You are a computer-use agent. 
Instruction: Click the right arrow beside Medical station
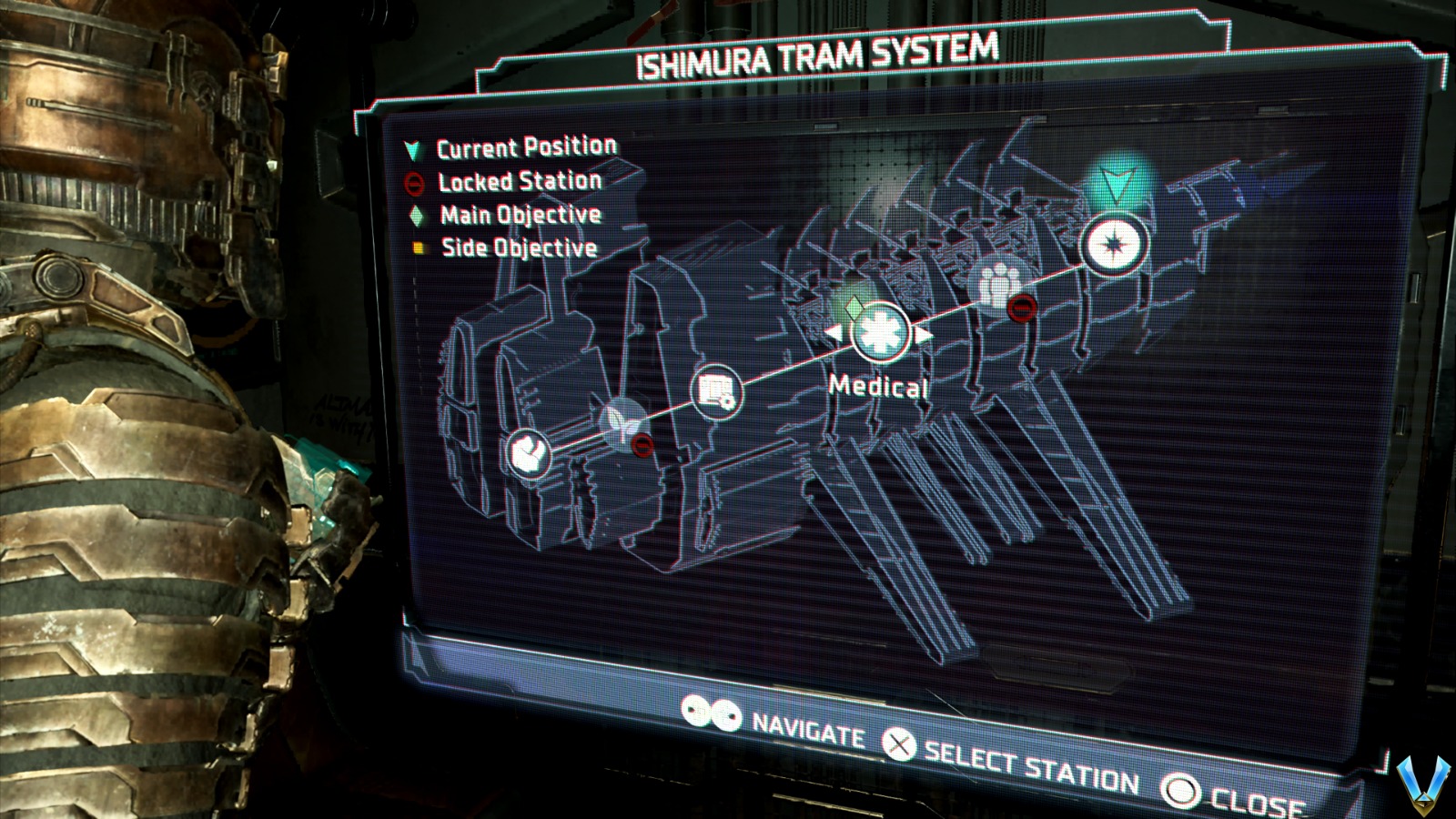[x=925, y=334]
